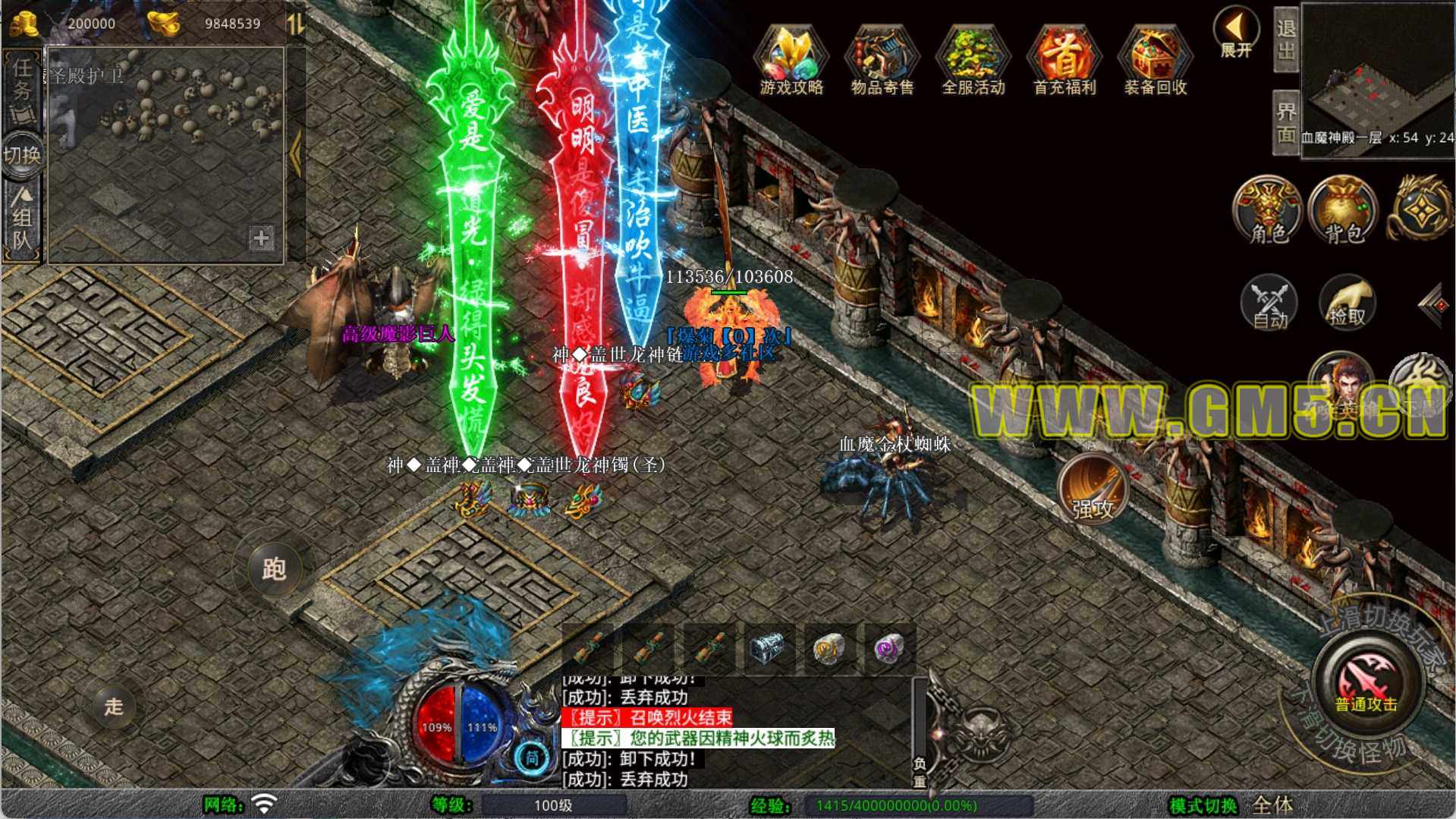Use the treasure chest hotbar item
This screenshot has width=1456, height=819.
(x=768, y=648)
